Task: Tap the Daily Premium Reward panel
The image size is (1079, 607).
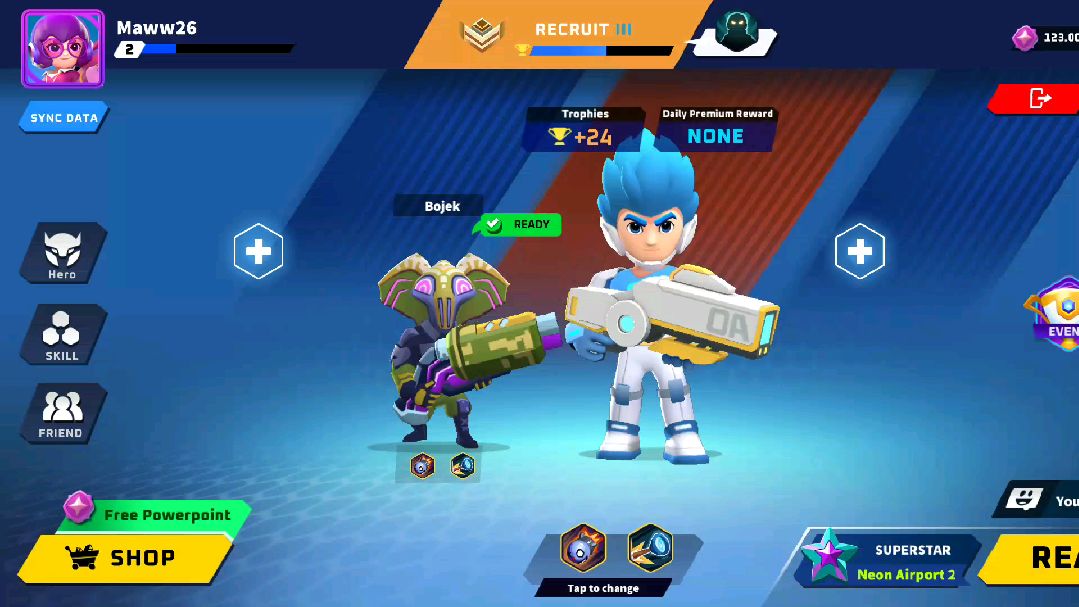Action: (x=716, y=130)
